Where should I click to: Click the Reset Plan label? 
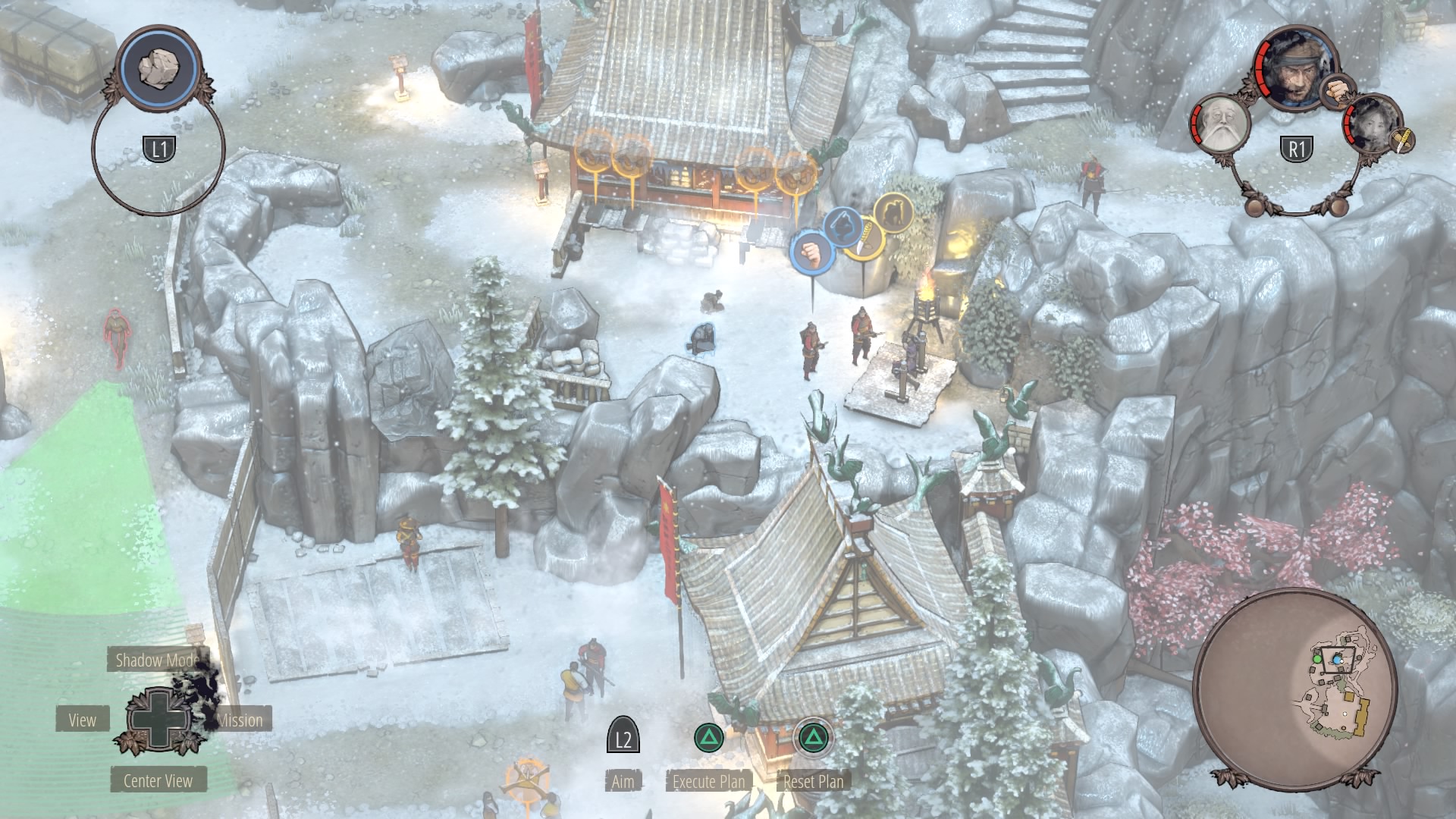pyautogui.click(x=813, y=781)
